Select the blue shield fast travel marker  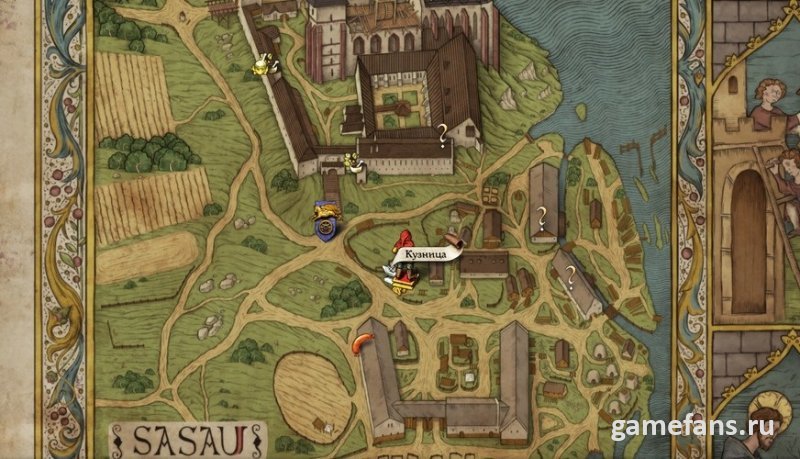tap(324, 222)
